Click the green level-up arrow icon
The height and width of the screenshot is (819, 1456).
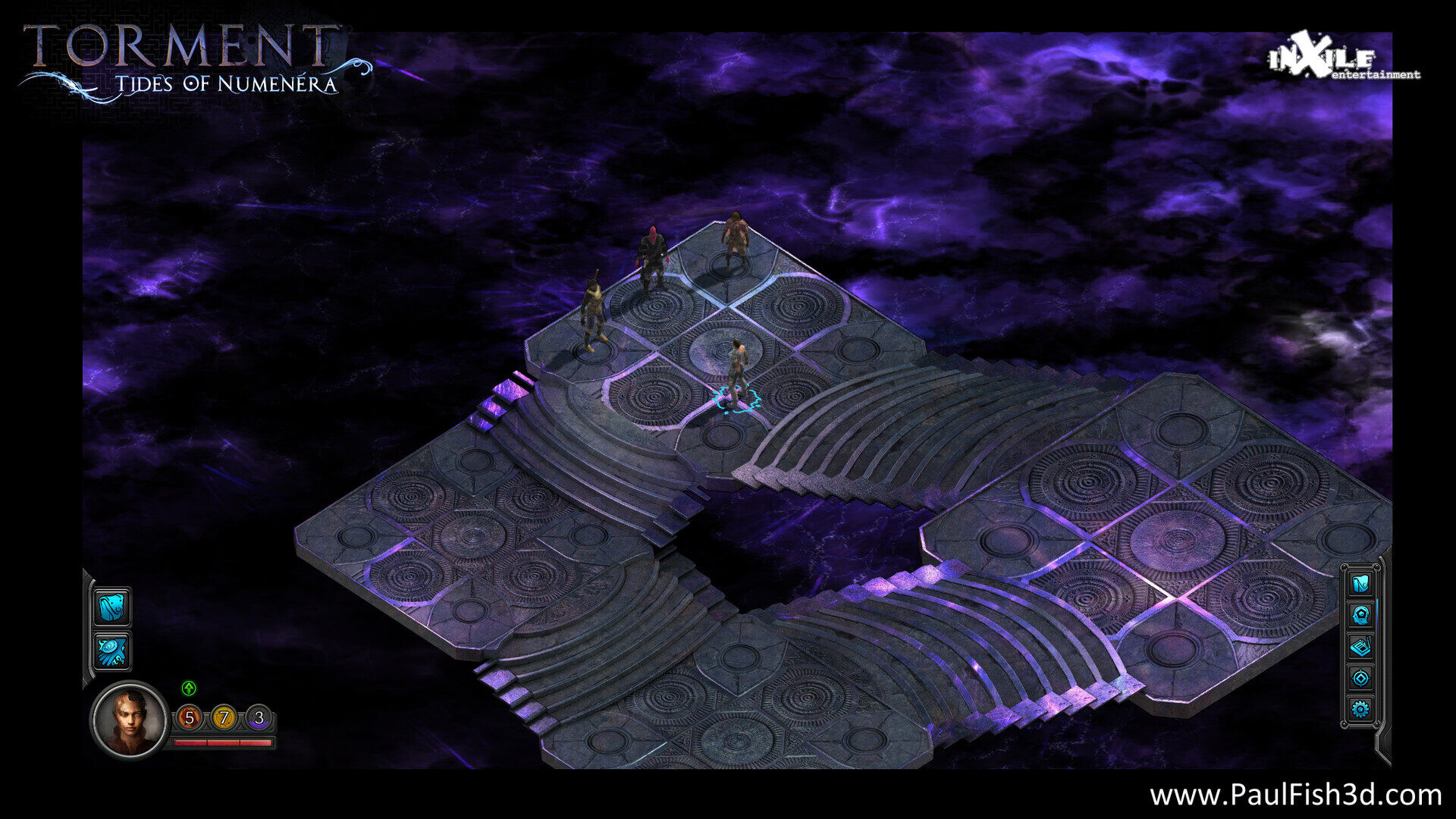tap(189, 688)
